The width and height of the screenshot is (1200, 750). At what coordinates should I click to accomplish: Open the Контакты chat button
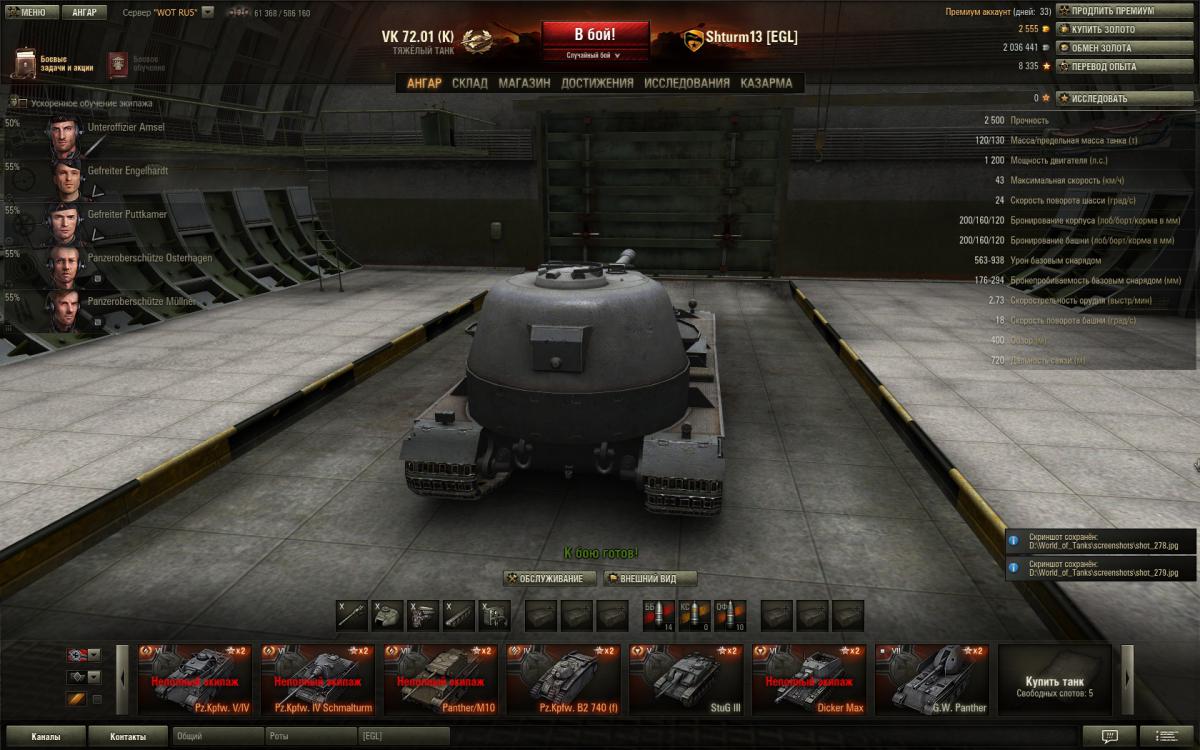click(127, 737)
